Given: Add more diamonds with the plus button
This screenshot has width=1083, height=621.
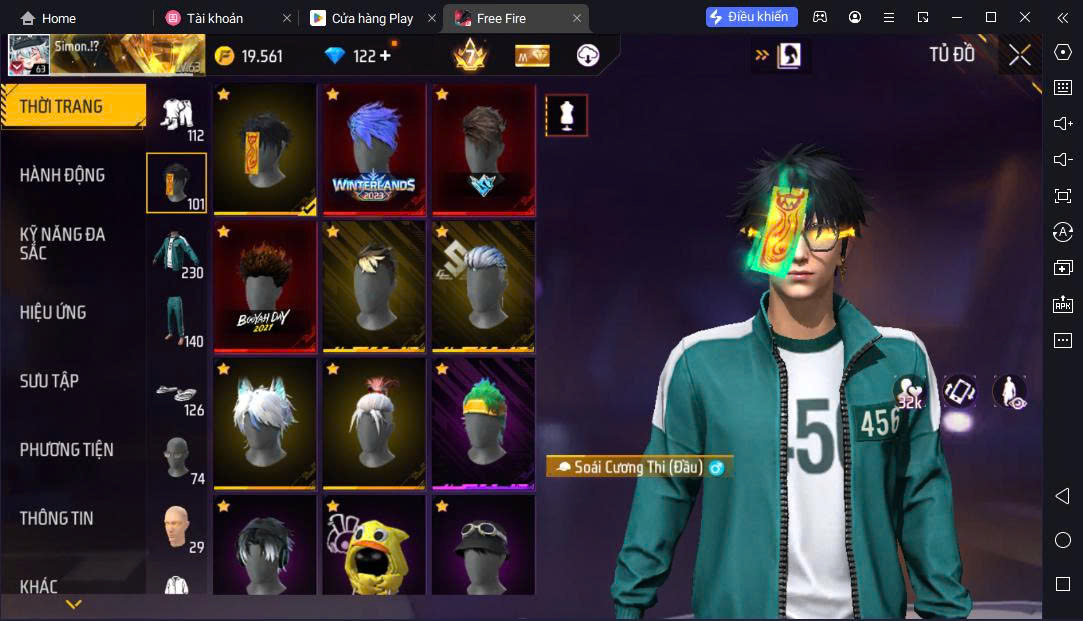Looking at the screenshot, I should (386, 56).
